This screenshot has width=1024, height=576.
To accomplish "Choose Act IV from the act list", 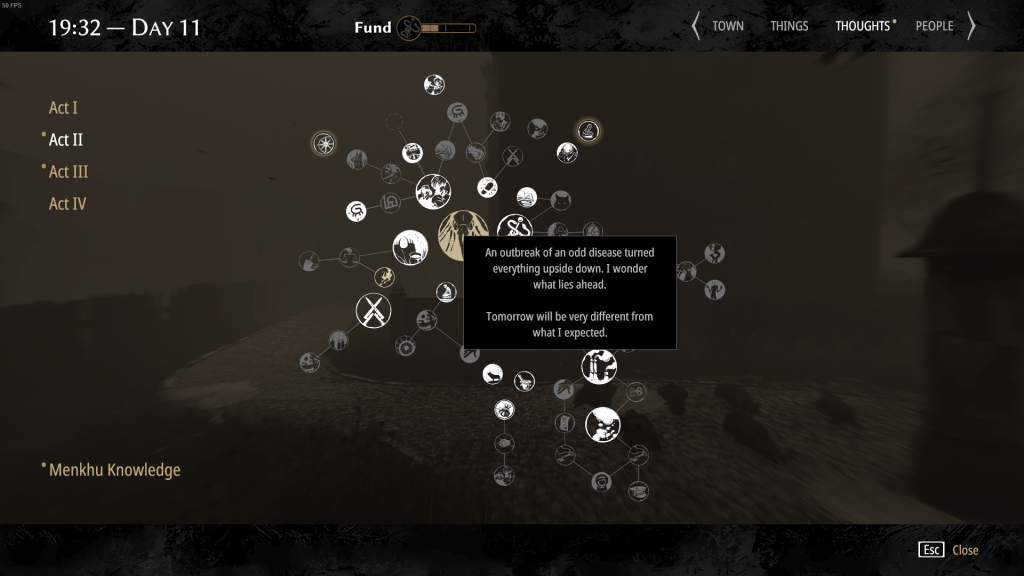I will click(67, 204).
